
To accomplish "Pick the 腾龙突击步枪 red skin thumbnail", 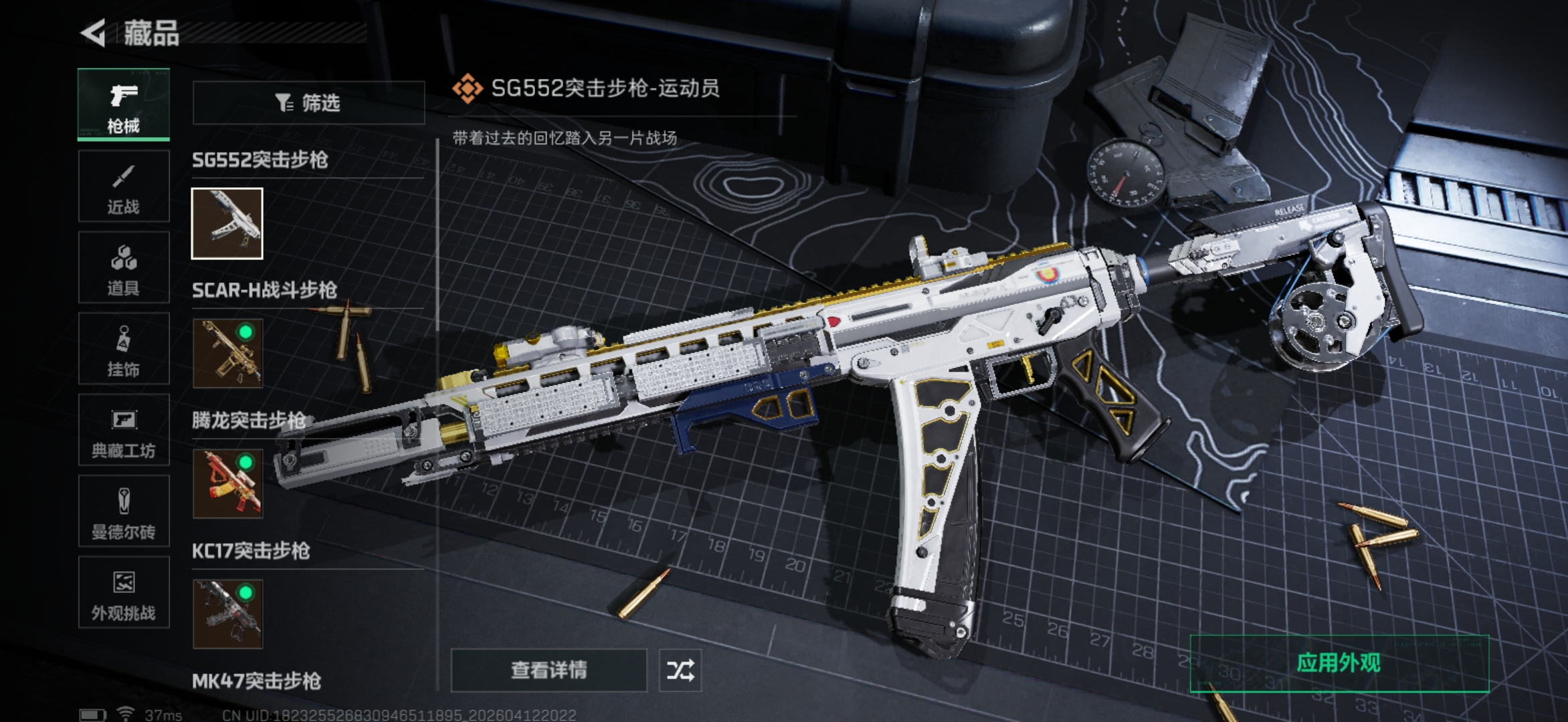I will (227, 483).
